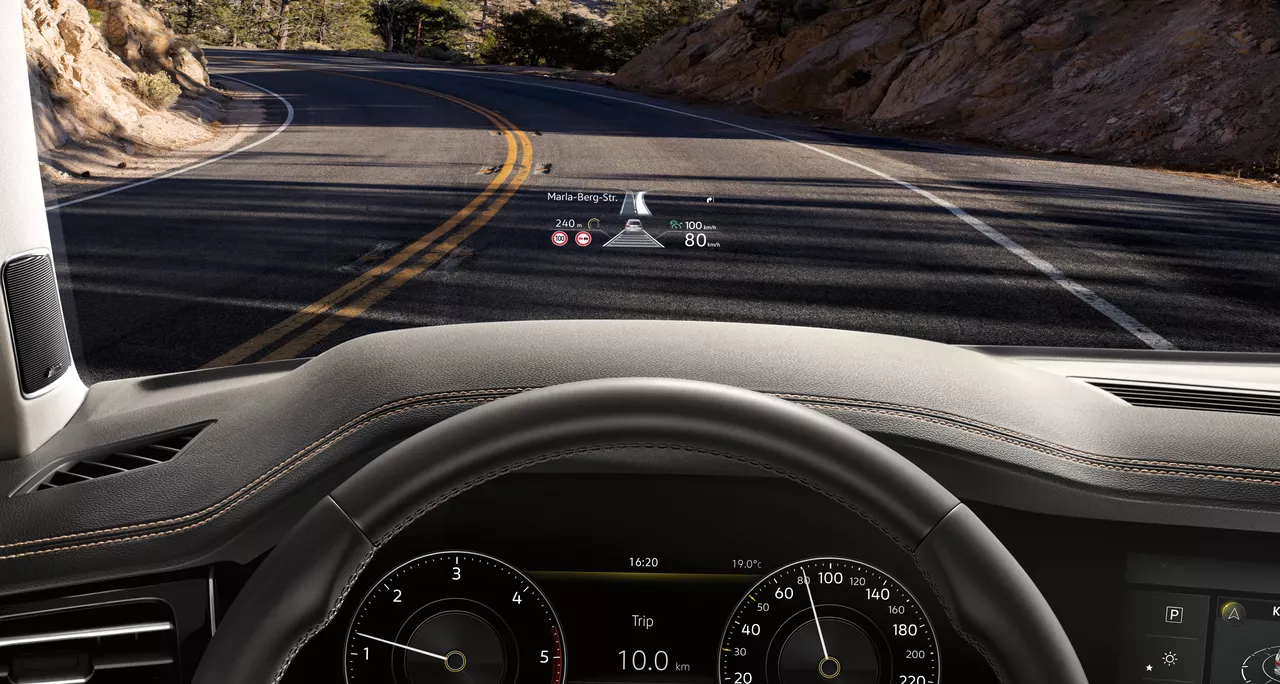Screen dimensions: 1280x684
Task: Click the small star favorite icon
Action: pos(1149,667)
